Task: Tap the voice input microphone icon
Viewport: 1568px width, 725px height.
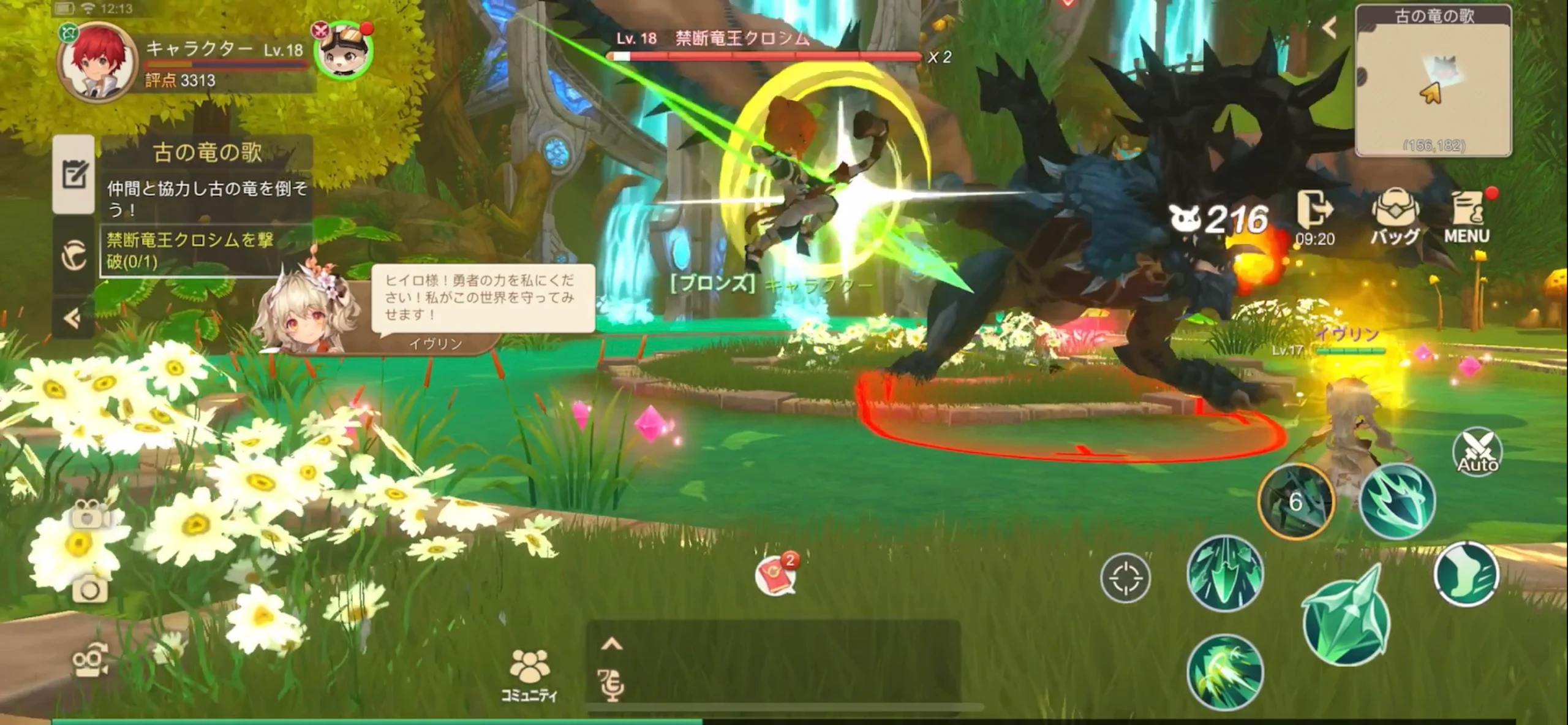Action: click(611, 685)
